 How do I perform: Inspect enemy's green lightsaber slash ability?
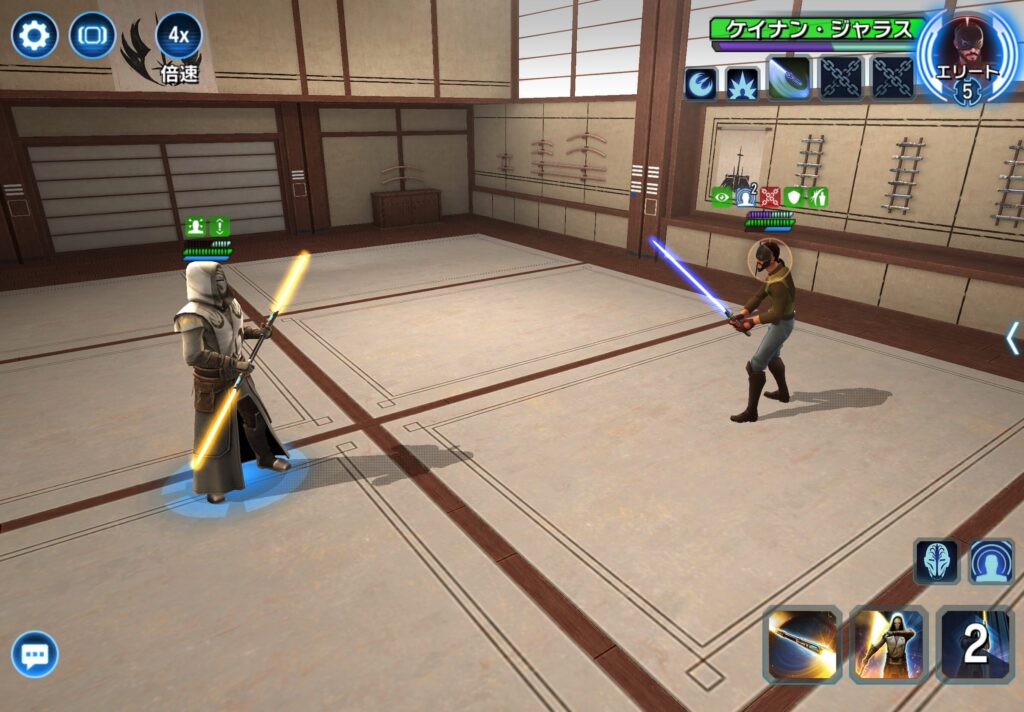click(x=789, y=79)
